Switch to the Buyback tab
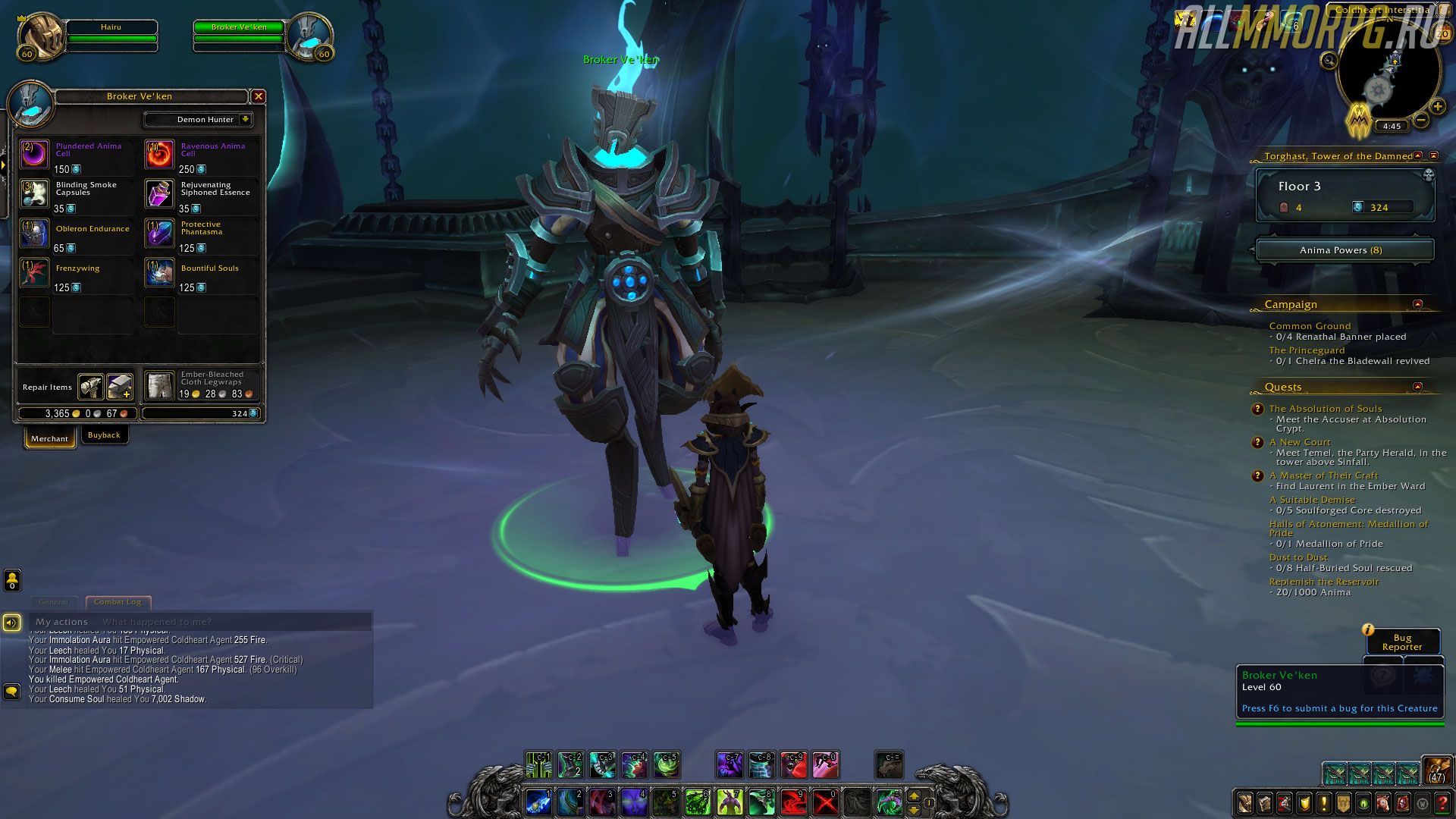 (104, 435)
